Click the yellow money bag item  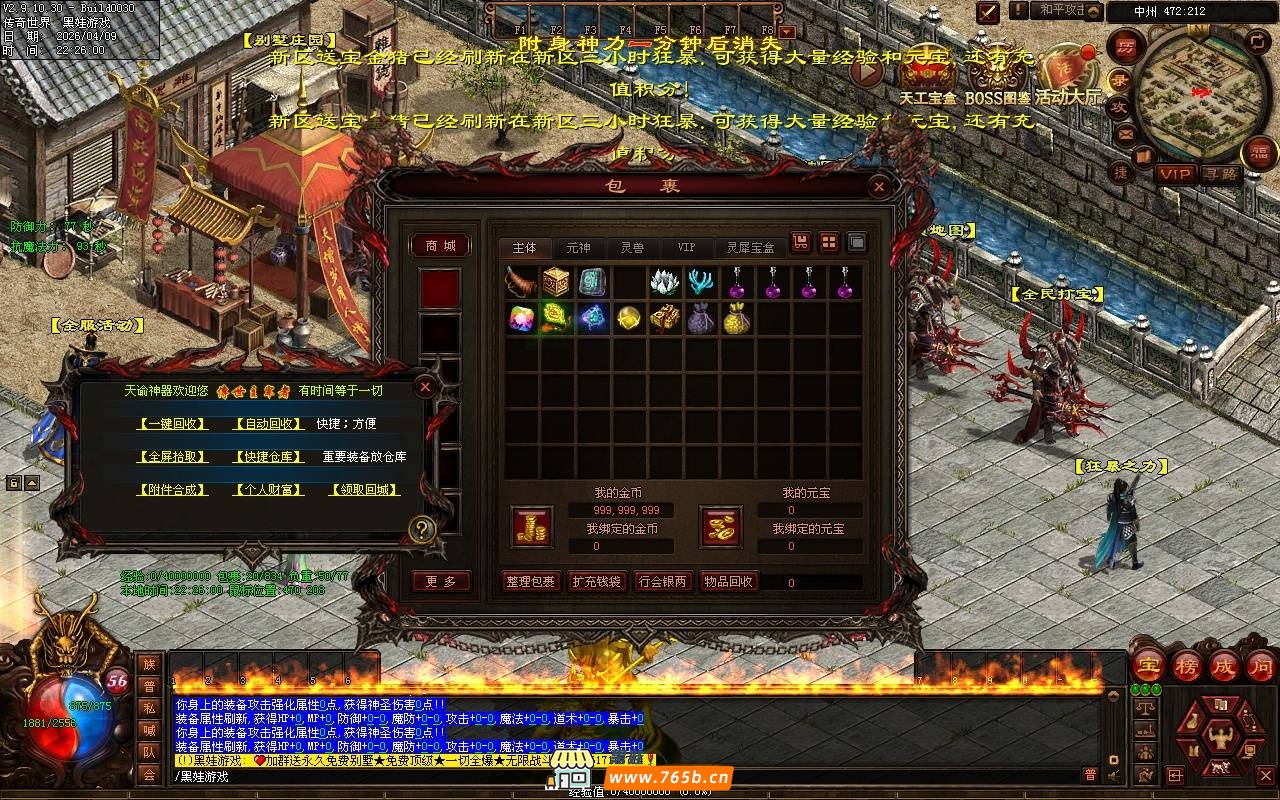[x=736, y=318]
